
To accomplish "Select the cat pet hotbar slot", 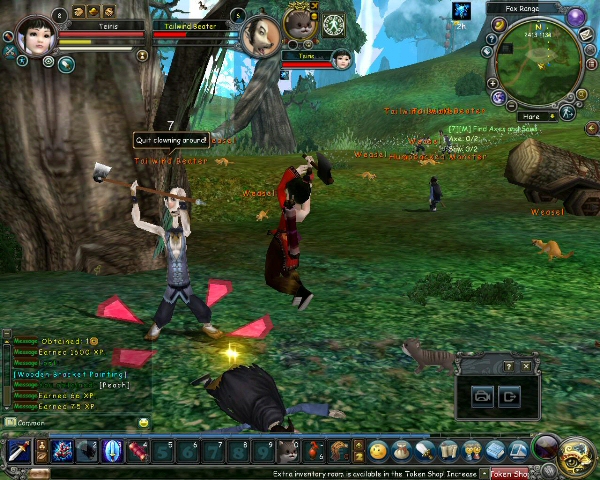I will point(288,451).
